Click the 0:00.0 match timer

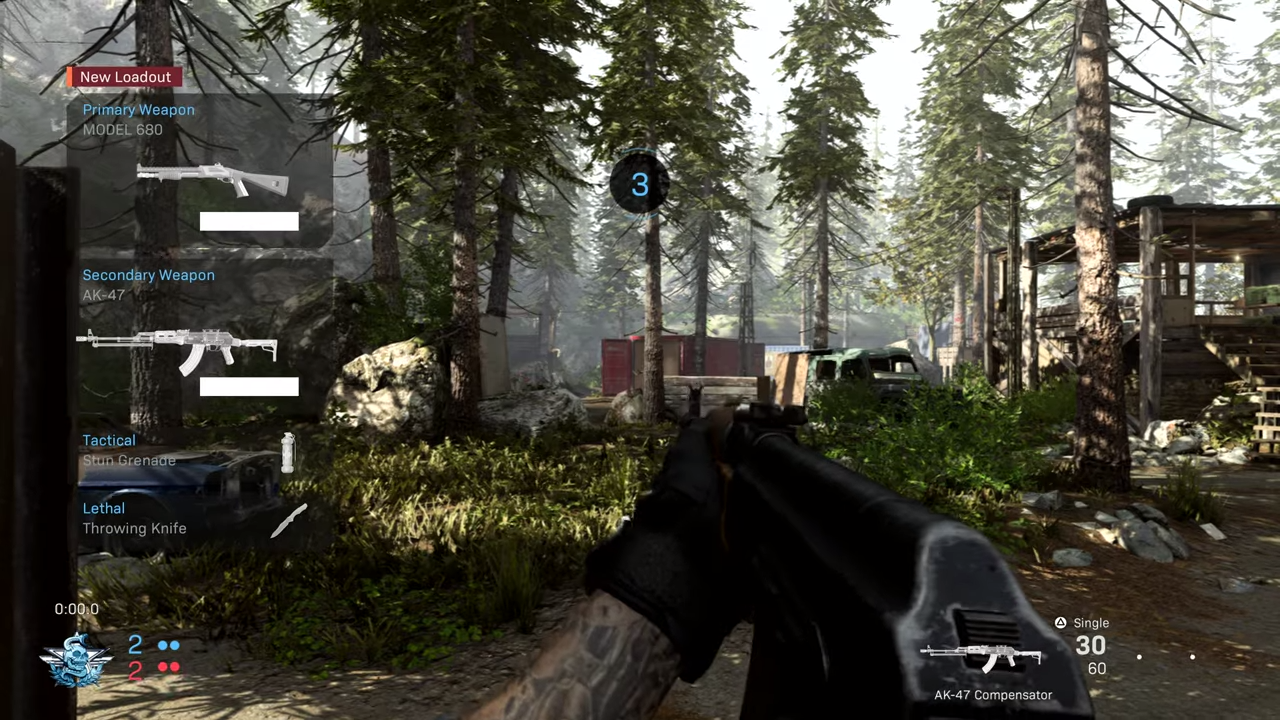pyautogui.click(x=76, y=608)
